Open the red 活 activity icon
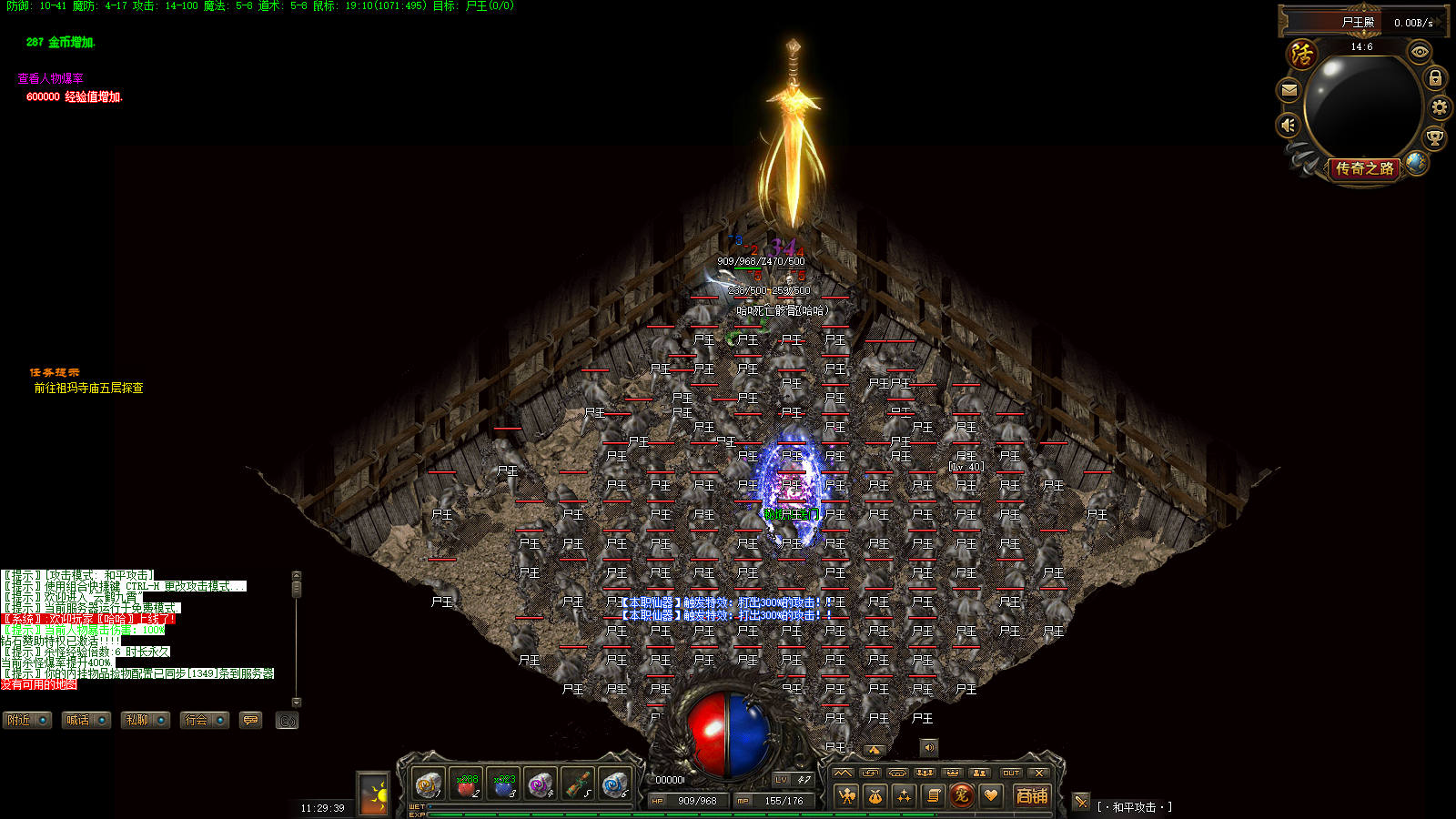Image resolution: width=1456 pixels, height=819 pixels. 1302,54
